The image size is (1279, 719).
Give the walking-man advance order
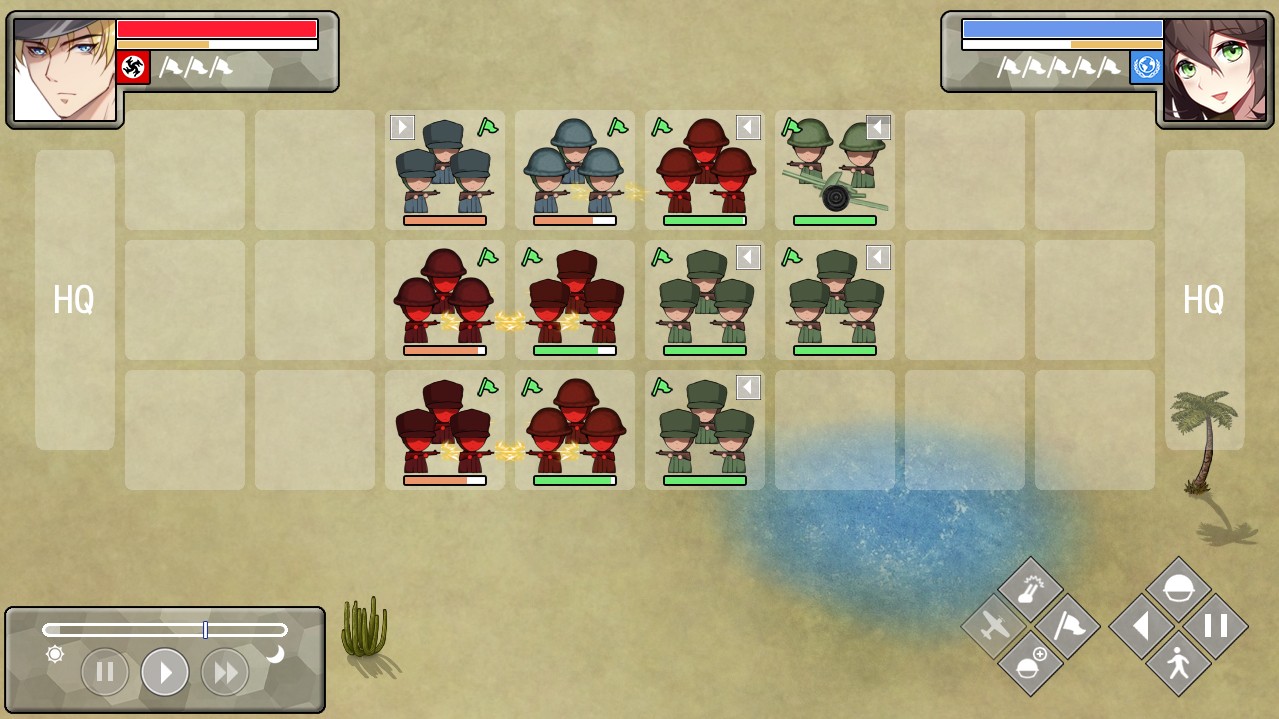coord(1178,663)
